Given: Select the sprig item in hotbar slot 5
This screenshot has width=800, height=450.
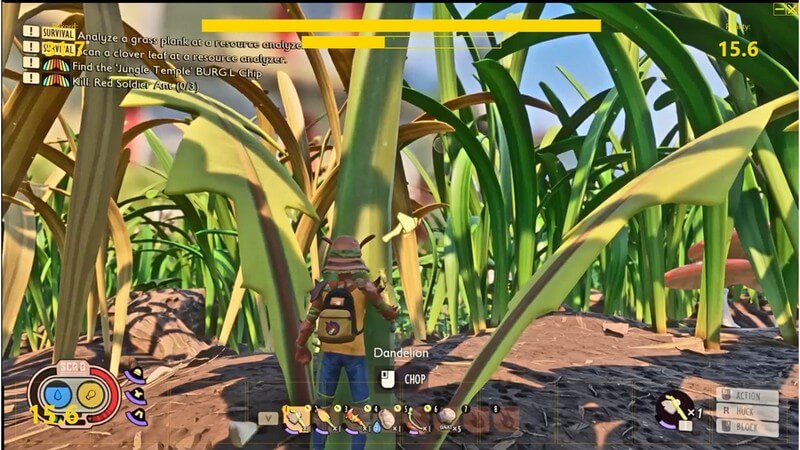Looking at the screenshot, I should (417, 417).
